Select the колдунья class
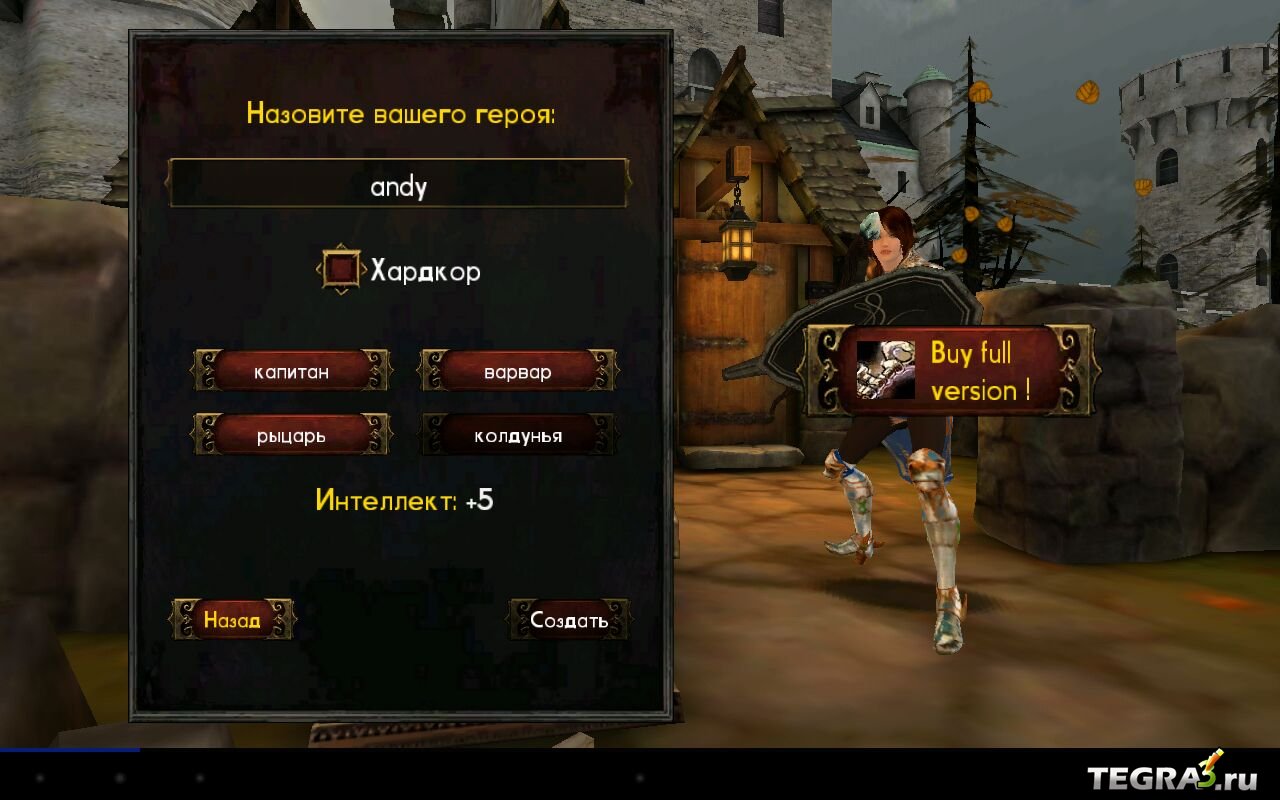This screenshot has width=1280, height=800. [518, 435]
